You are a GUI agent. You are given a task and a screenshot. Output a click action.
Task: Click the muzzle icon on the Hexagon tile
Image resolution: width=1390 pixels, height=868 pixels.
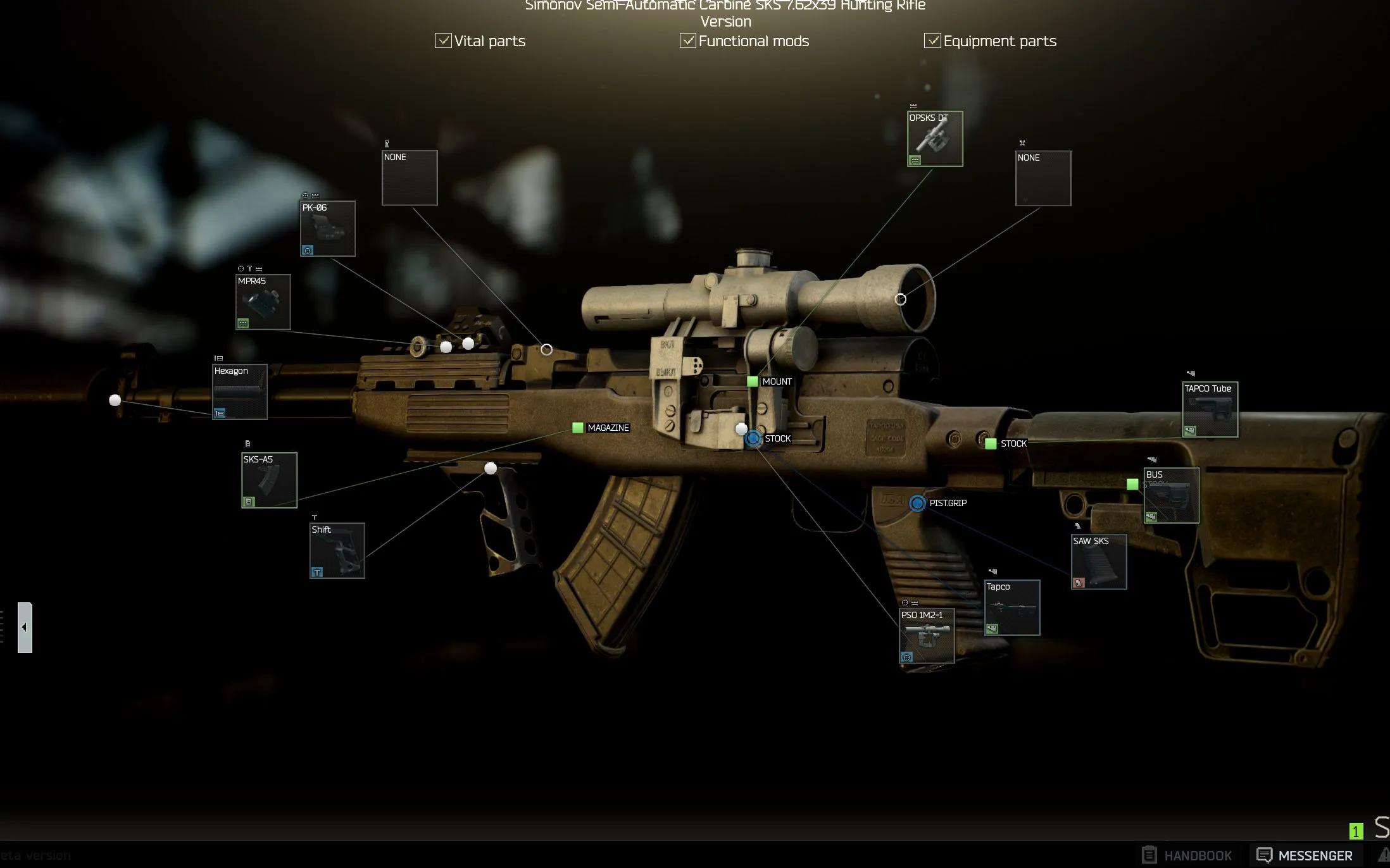(220, 411)
